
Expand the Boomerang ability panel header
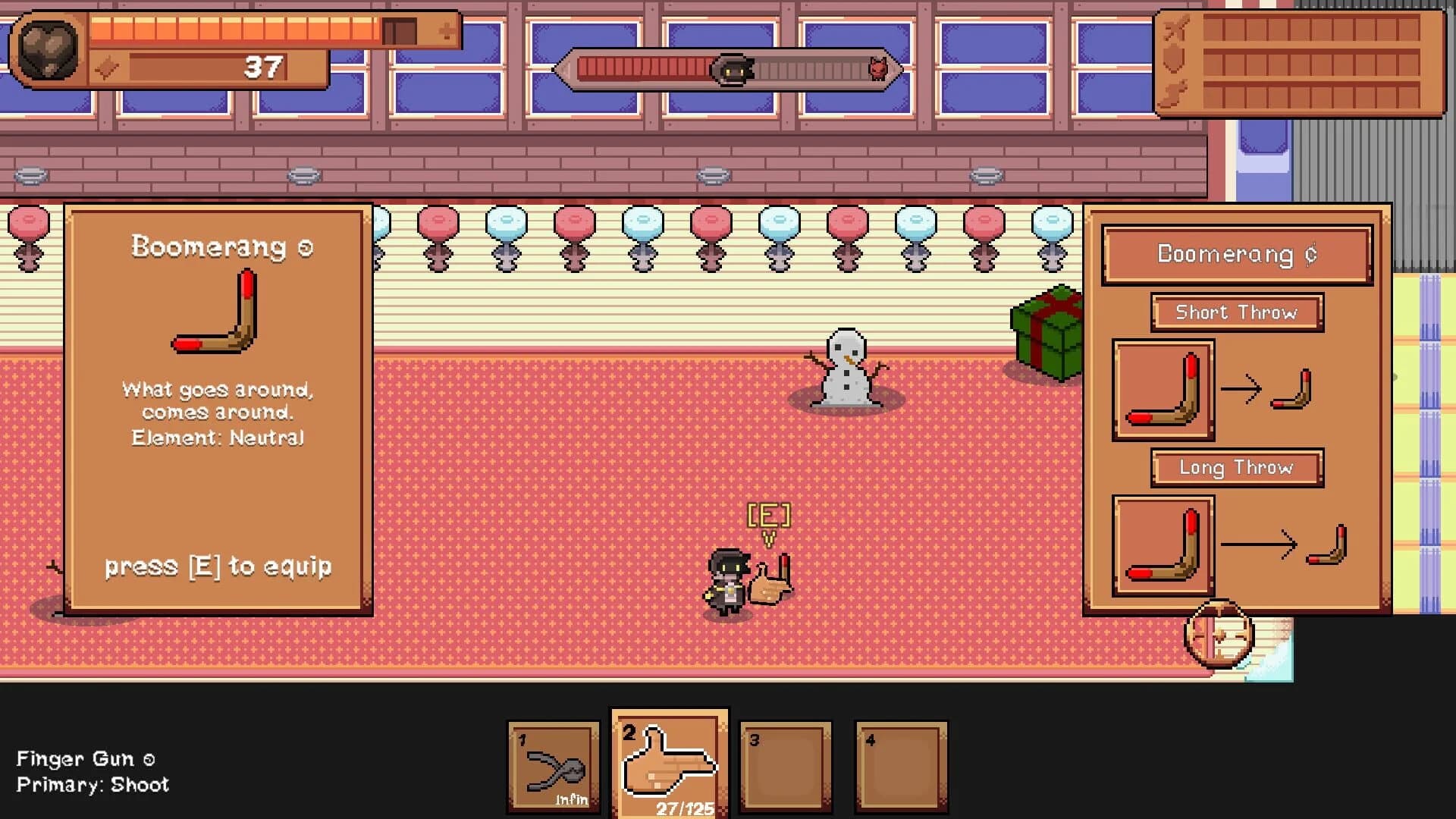(1235, 255)
